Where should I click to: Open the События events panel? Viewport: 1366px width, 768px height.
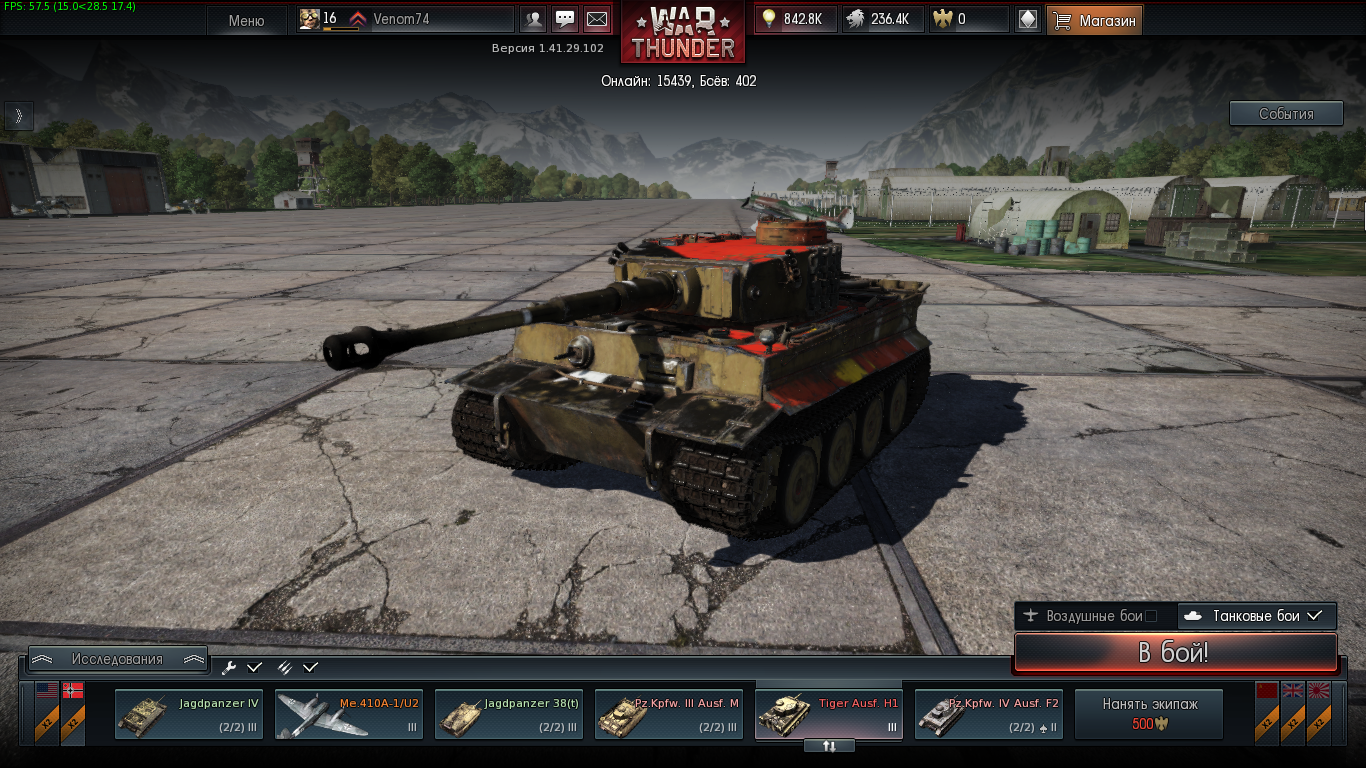[x=1286, y=114]
